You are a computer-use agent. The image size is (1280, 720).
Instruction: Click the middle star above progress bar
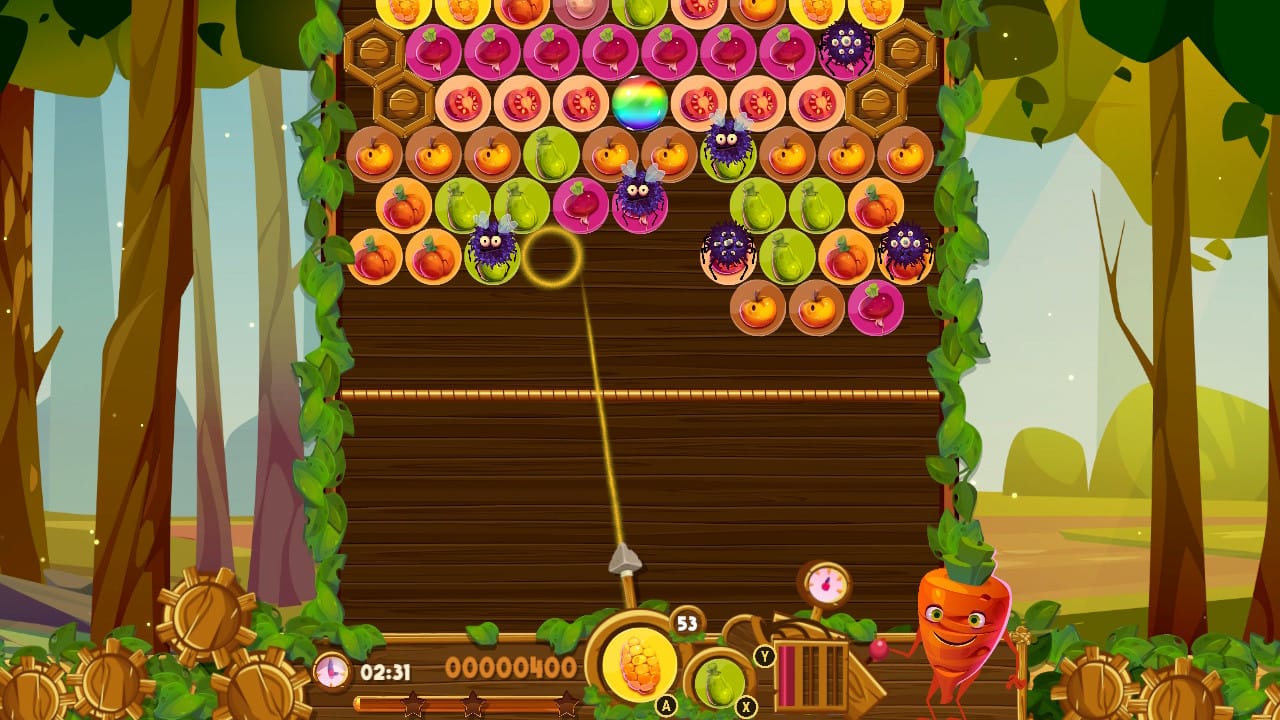point(472,704)
